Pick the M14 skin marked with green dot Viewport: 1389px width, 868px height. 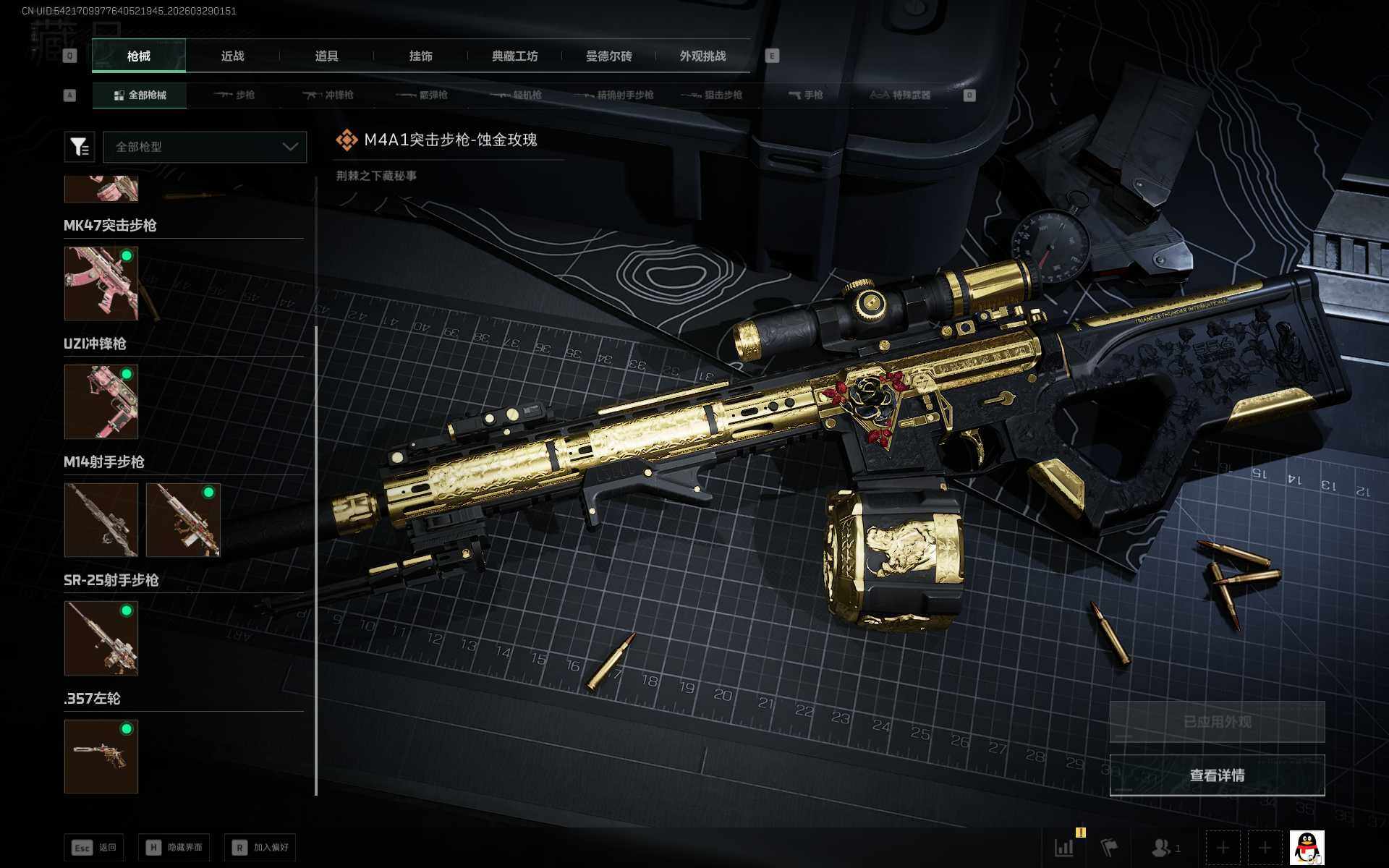pyautogui.click(x=183, y=520)
